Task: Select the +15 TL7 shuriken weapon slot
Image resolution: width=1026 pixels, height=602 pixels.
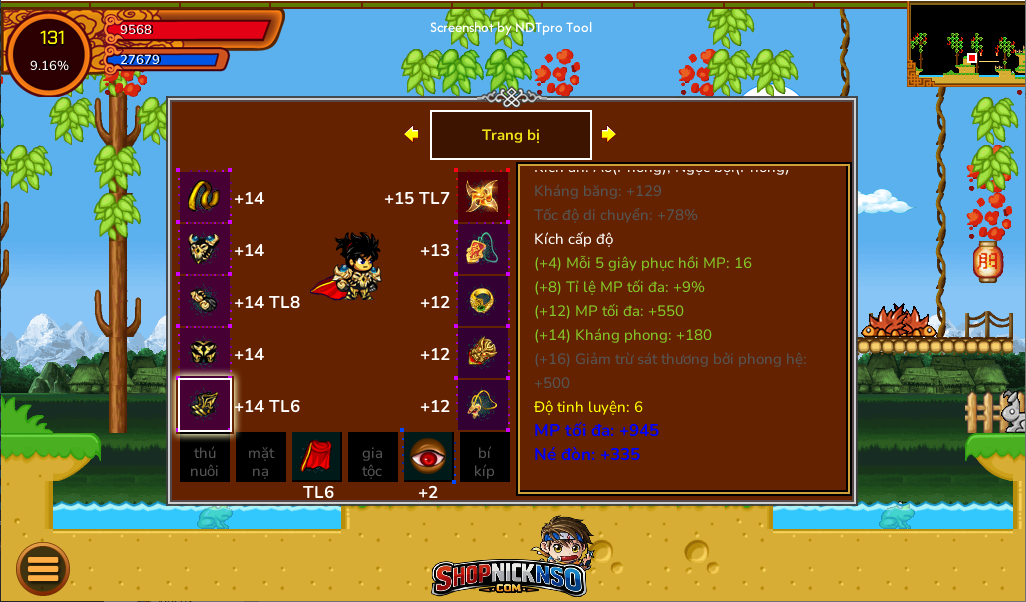Action: point(483,198)
